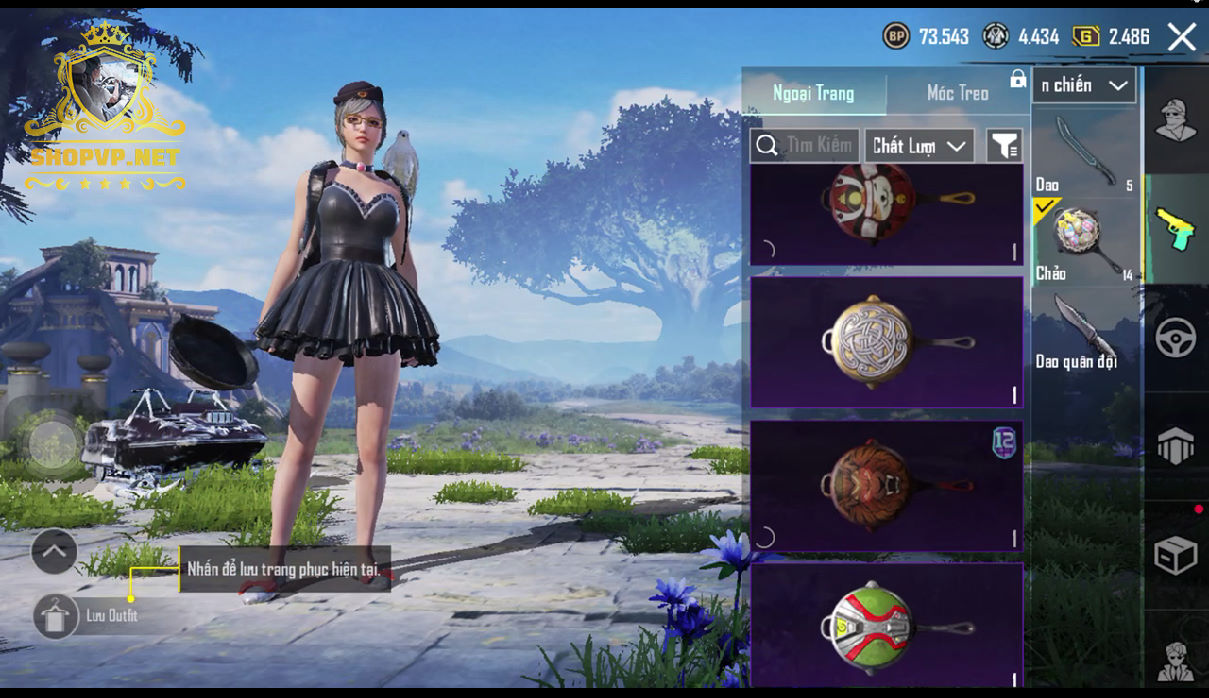The height and width of the screenshot is (698, 1209).
Task: Open the box icon section
Action: tap(1176, 555)
